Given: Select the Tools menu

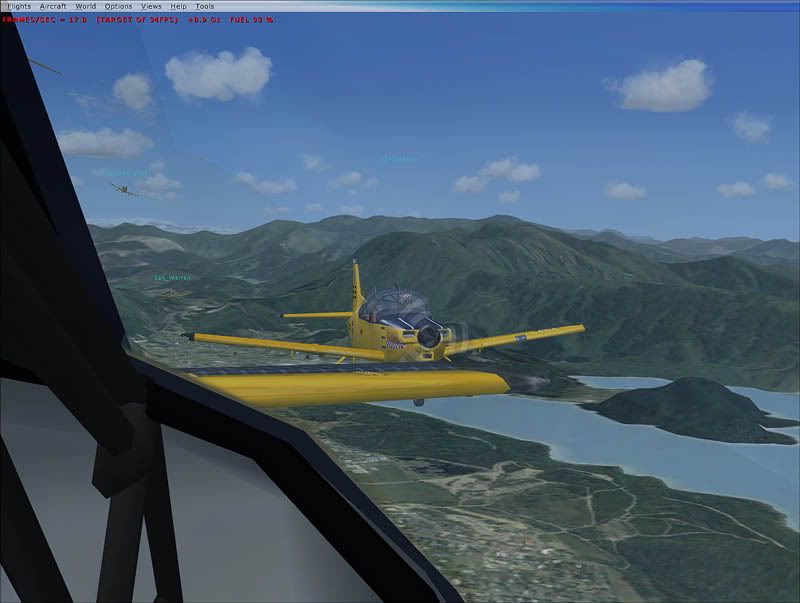Looking at the screenshot, I should tap(205, 6).
